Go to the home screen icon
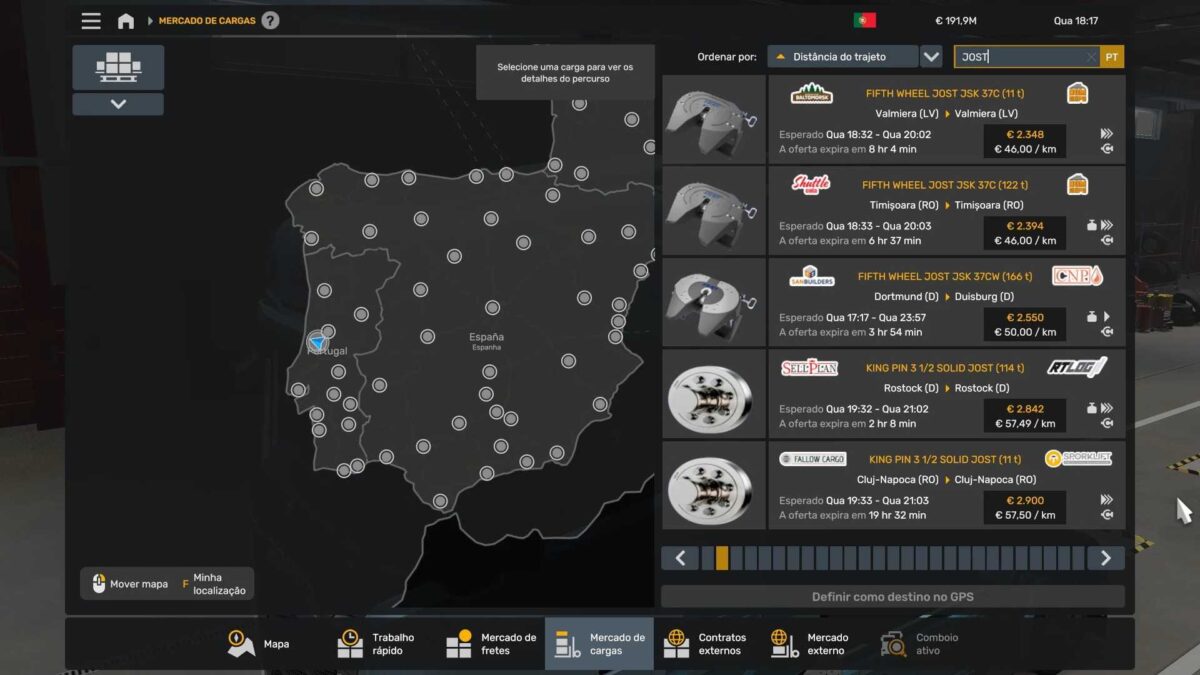The height and width of the screenshot is (675, 1200). (126, 21)
